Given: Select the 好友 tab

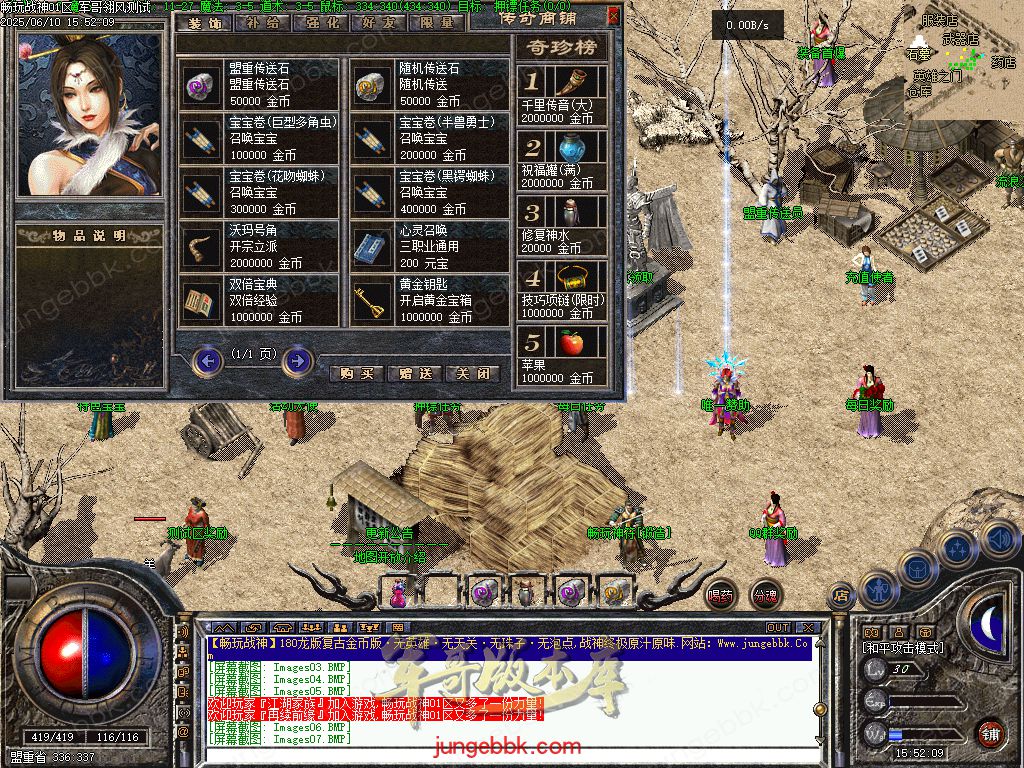Looking at the screenshot, I should (x=378, y=22).
